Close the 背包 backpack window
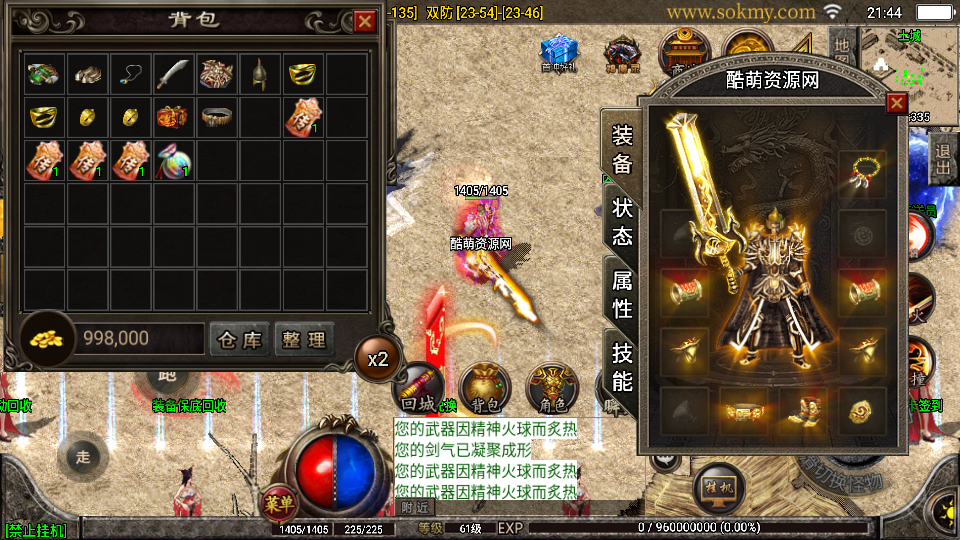The height and width of the screenshot is (540, 960). [364, 20]
